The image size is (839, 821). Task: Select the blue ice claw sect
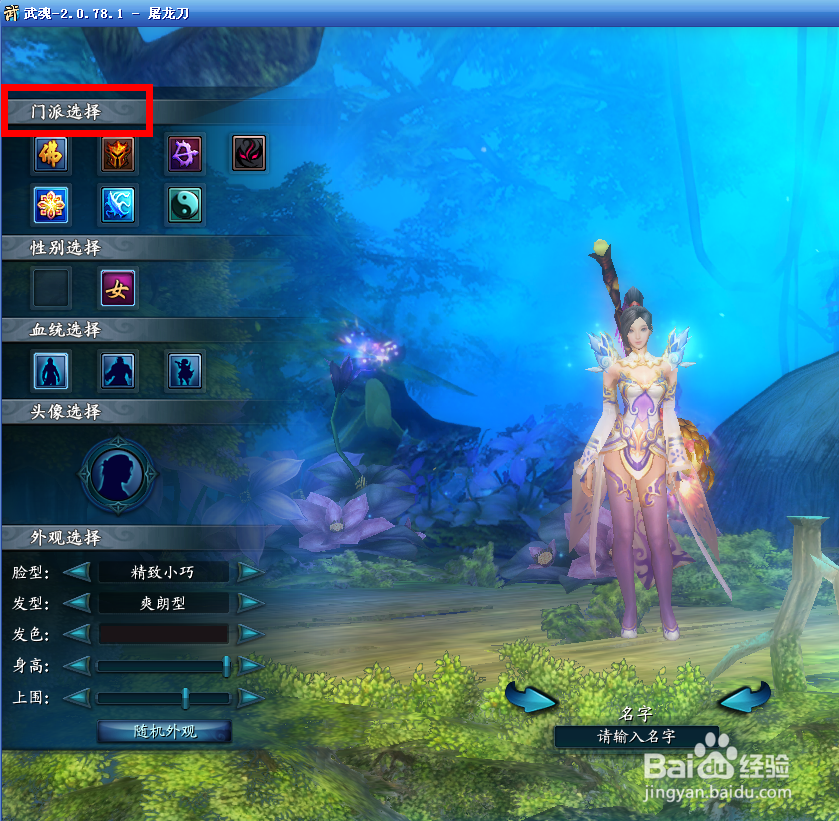coord(118,204)
